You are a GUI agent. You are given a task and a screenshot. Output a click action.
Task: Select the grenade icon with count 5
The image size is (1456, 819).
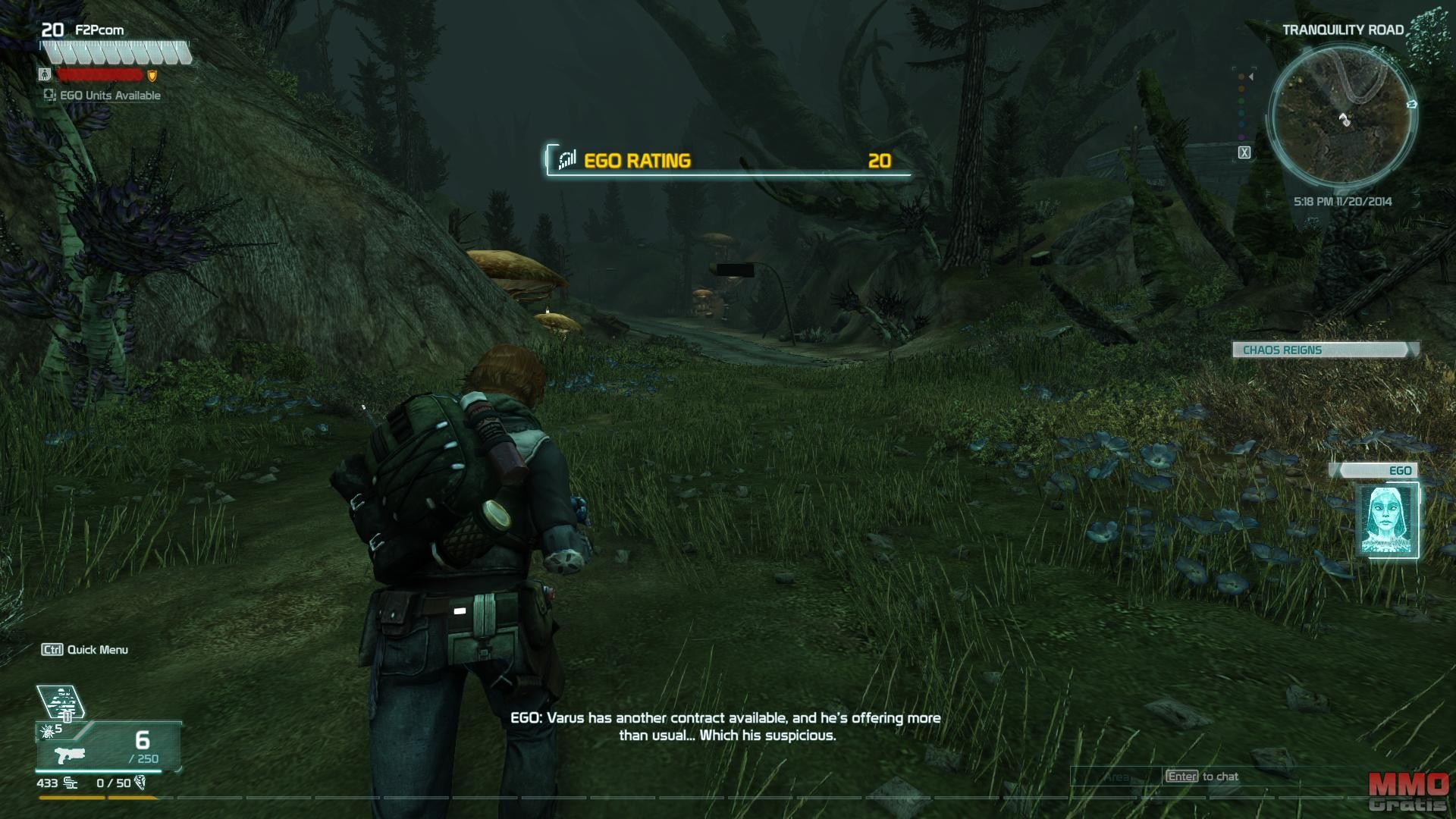click(x=45, y=731)
